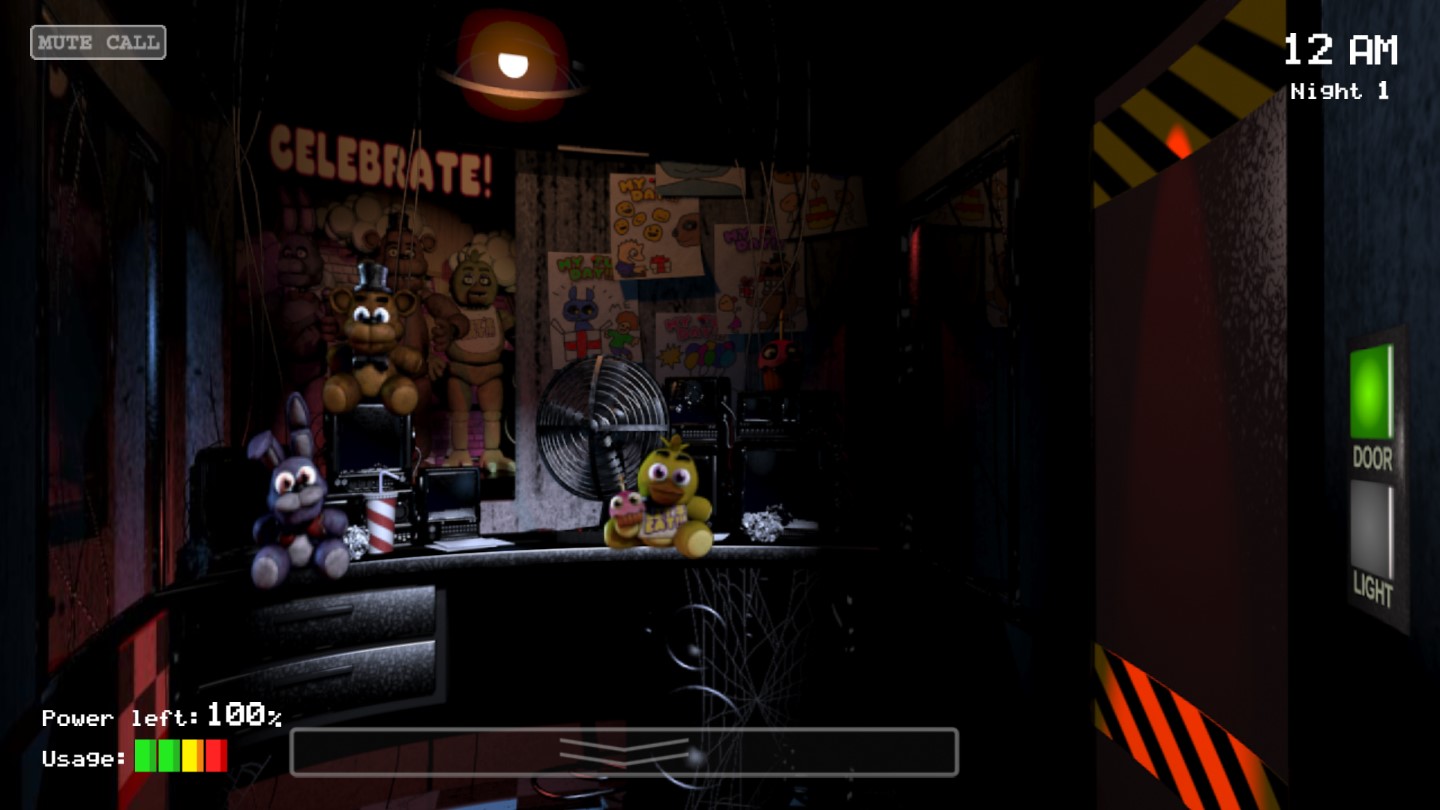
Task: Click the pink cupcake next to Chica
Action: pos(625,510)
